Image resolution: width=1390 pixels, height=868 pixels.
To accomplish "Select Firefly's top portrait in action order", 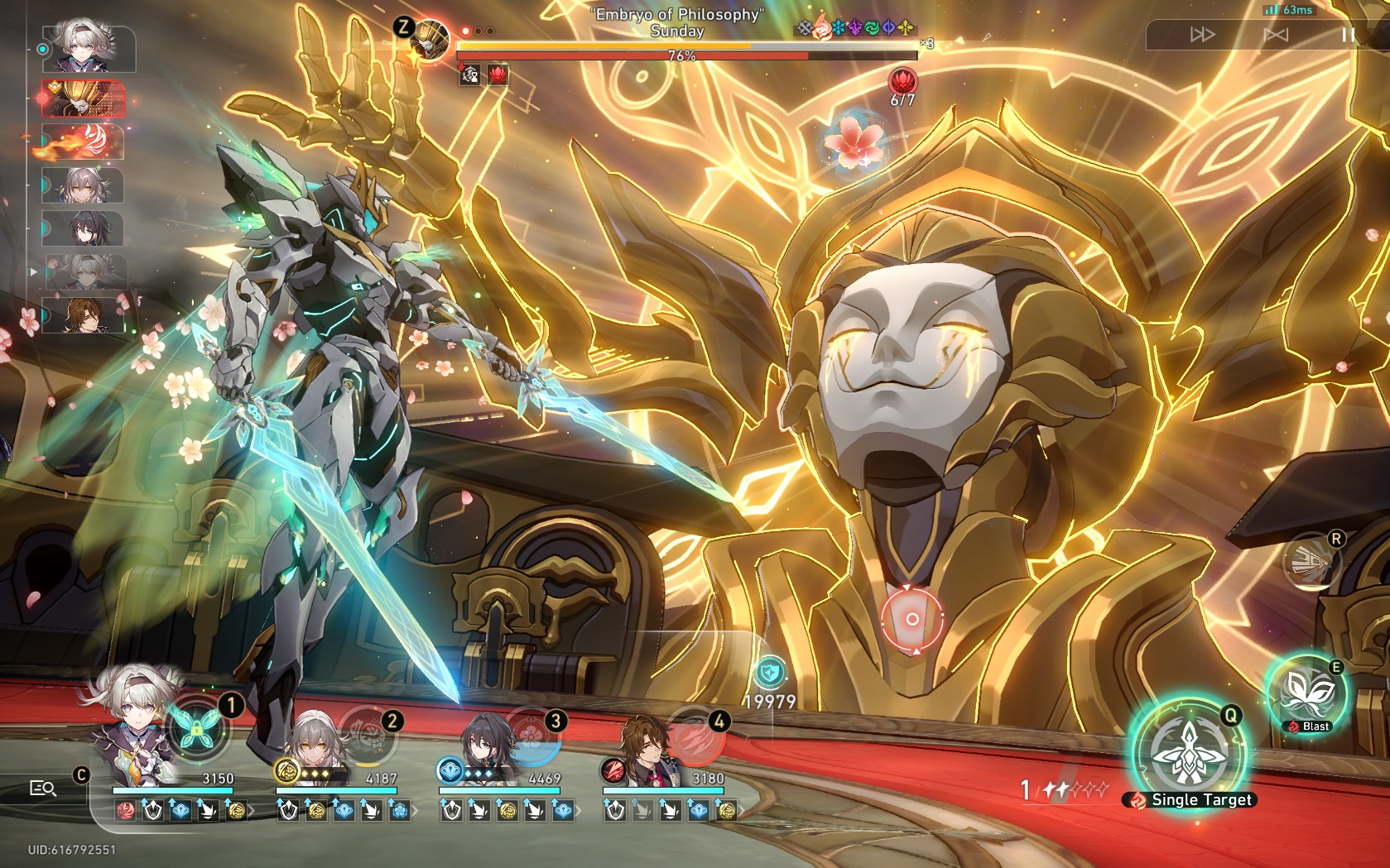I will (x=89, y=50).
